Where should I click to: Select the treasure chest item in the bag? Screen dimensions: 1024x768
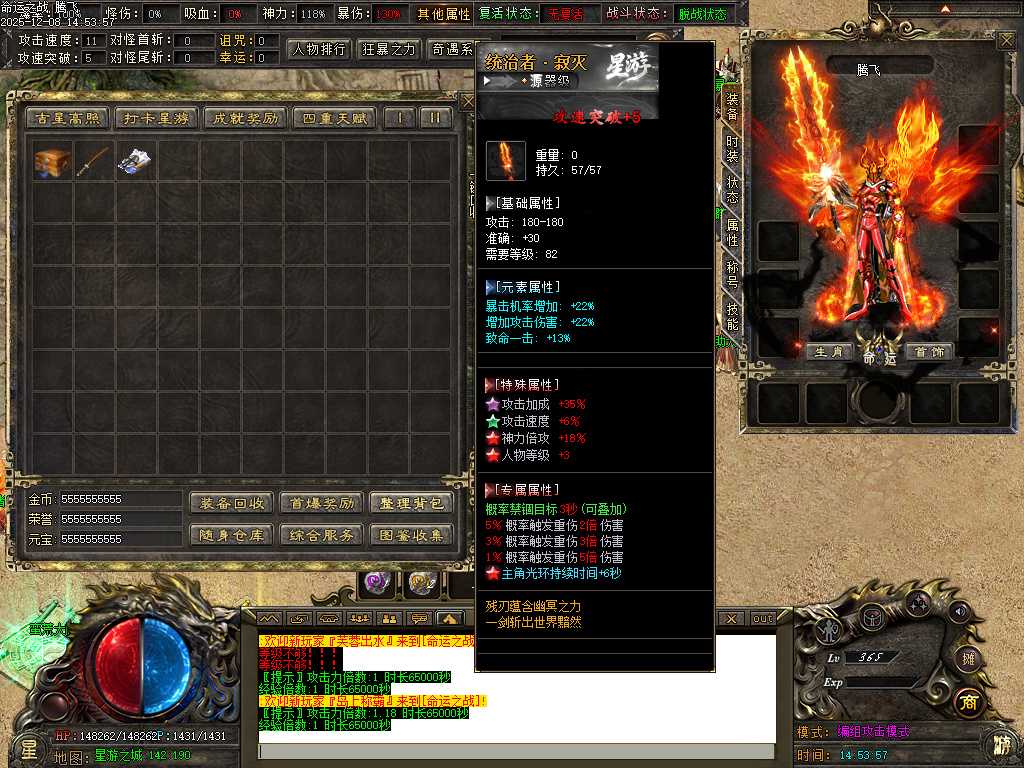[52, 162]
